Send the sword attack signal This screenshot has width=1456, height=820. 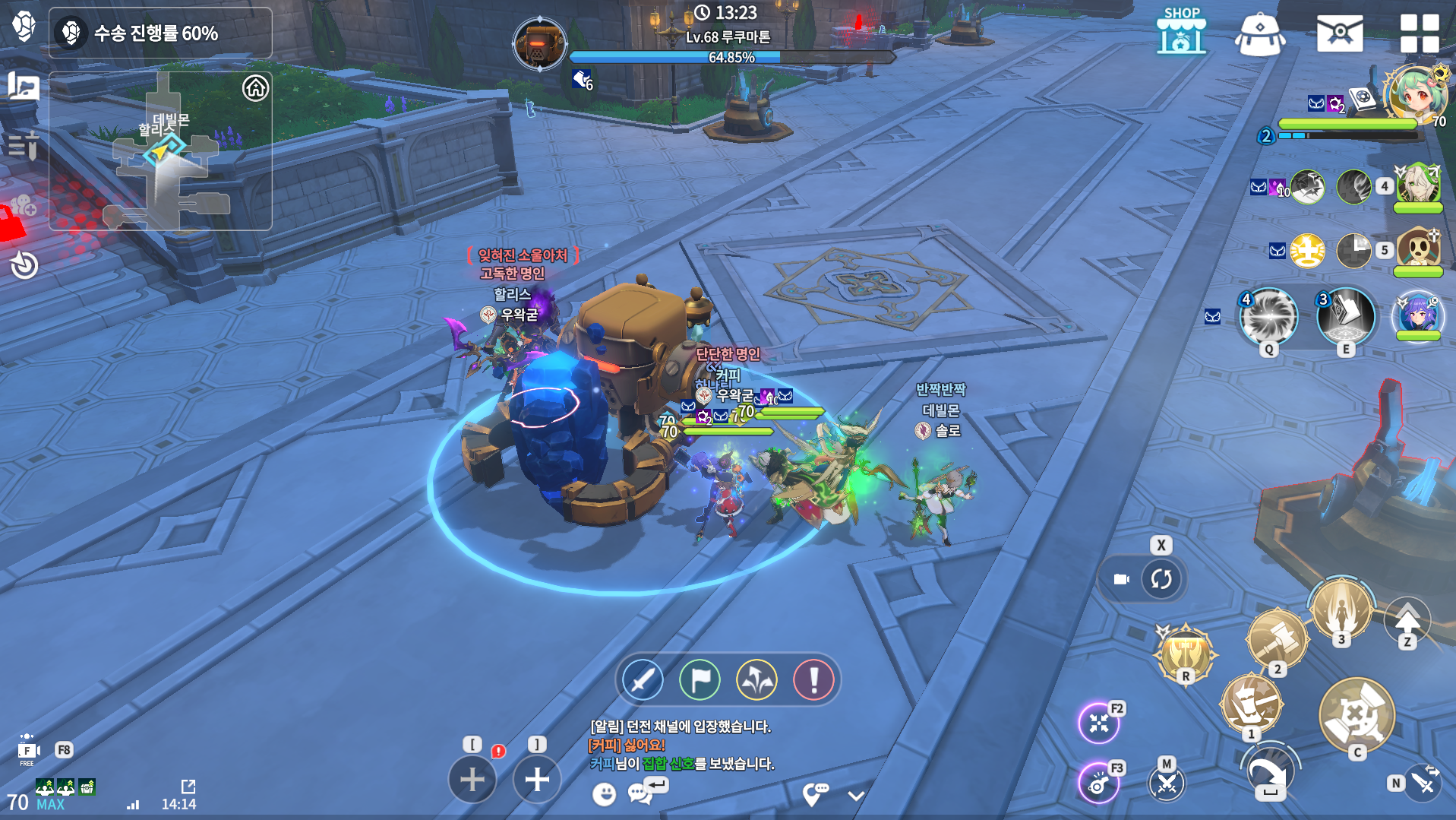pos(643,679)
